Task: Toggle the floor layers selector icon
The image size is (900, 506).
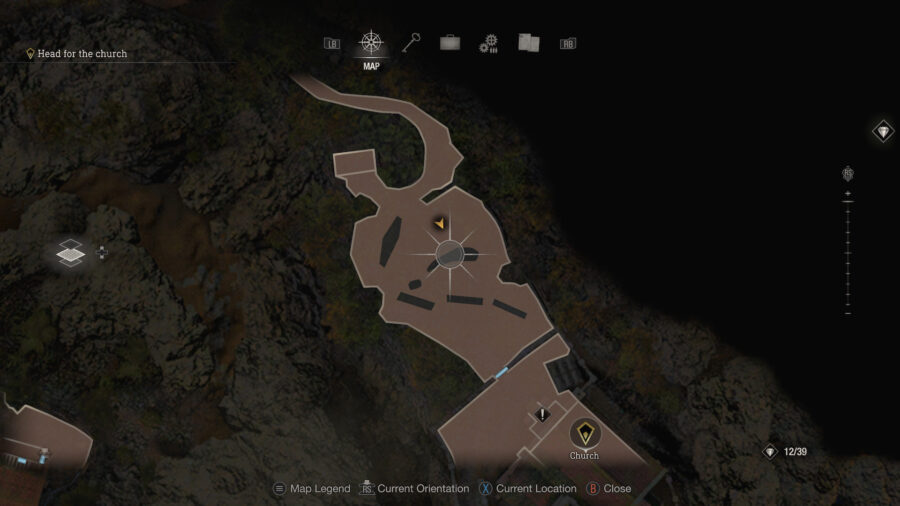Action: (70, 254)
